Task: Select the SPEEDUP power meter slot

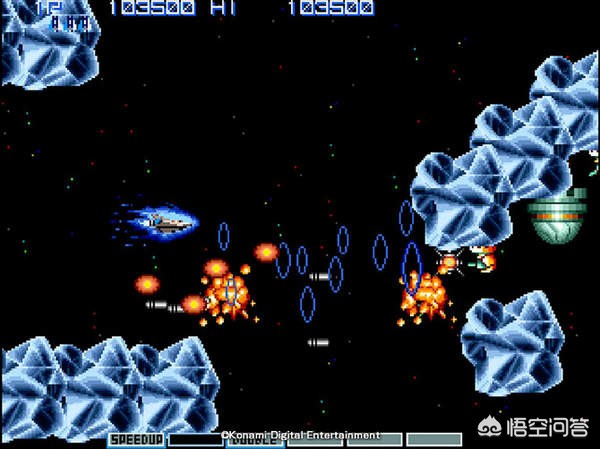Action: coord(137,439)
